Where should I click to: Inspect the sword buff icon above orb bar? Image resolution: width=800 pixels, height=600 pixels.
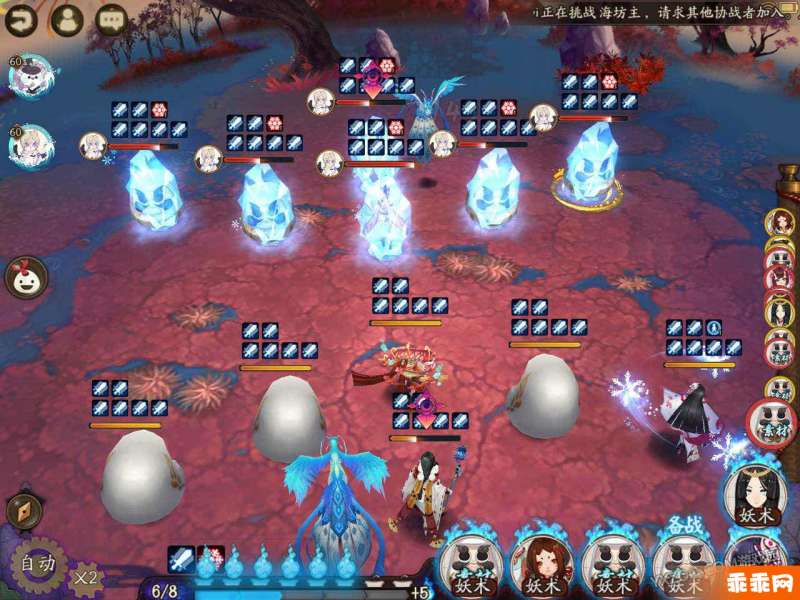point(181,558)
